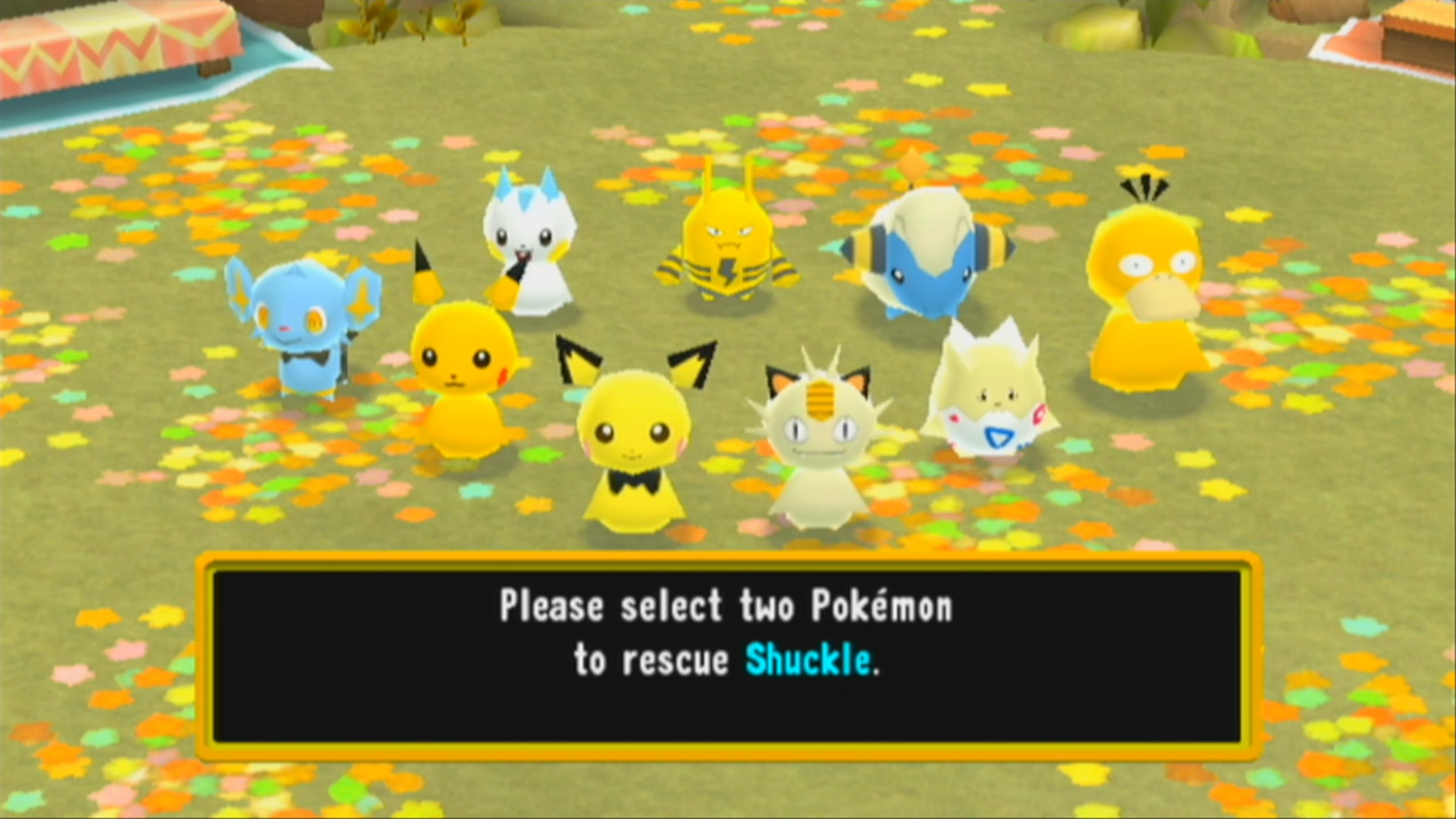Pick Pachirisu with the blue head stripe

pos(531,250)
